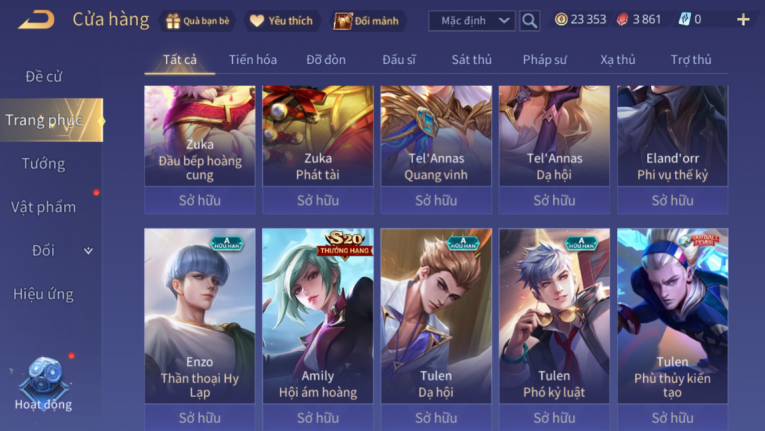Switch to the Sát thủ tab
Image resolution: width=765 pixels, height=431 pixels.
click(471, 59)
